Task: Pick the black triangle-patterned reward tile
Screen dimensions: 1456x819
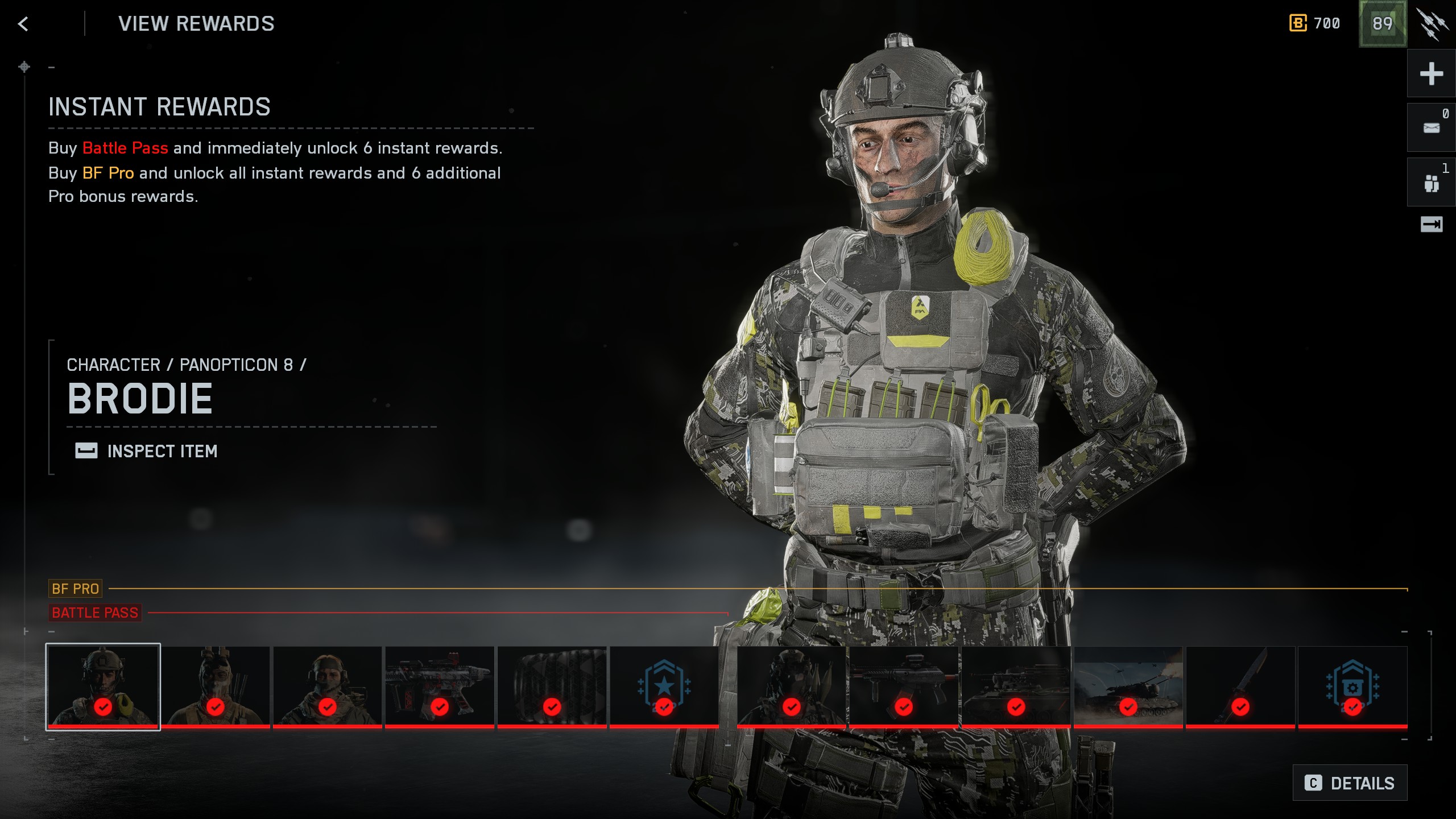Action: [552, 686]
